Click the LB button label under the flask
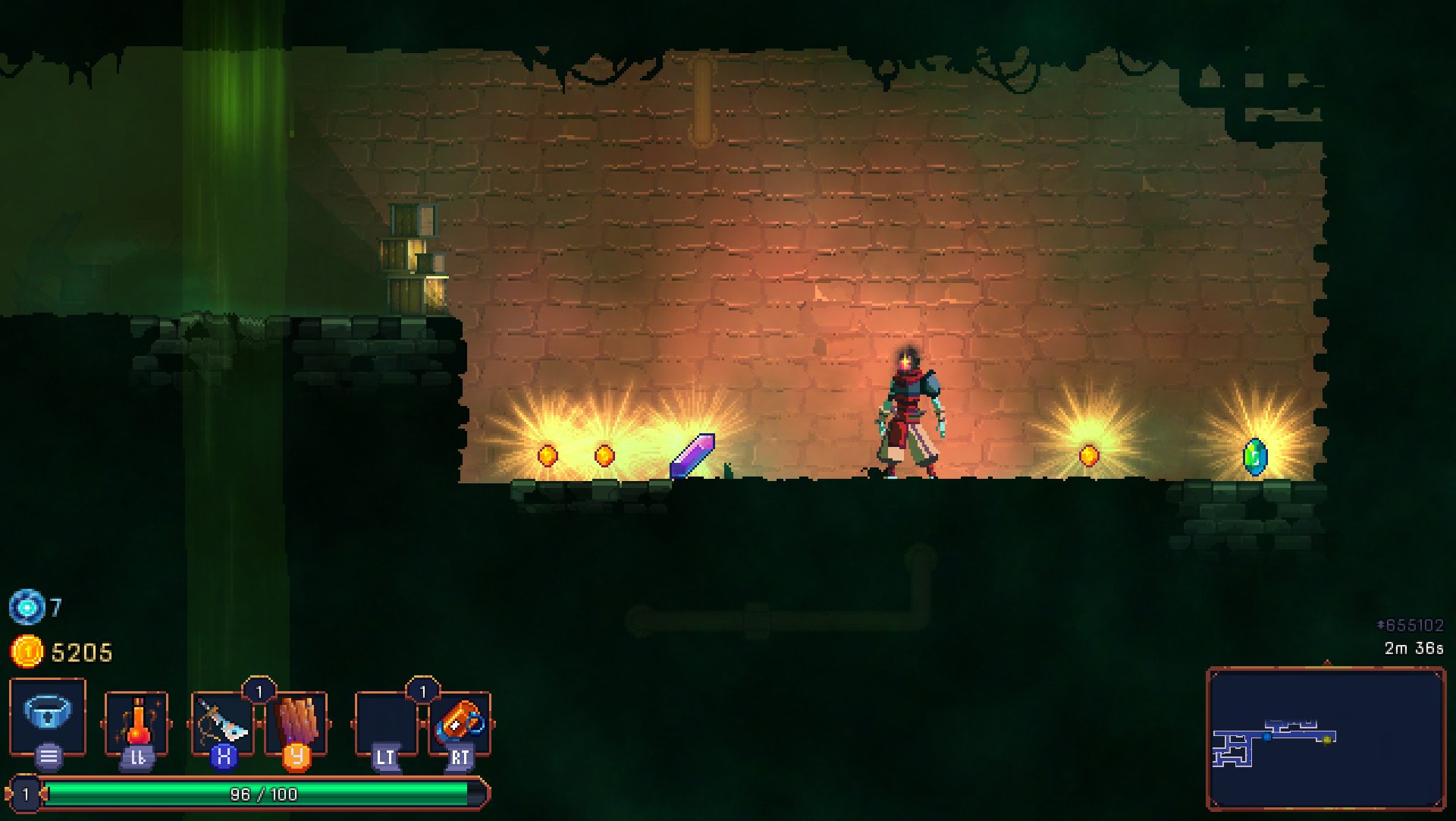Image resolution: width=1456 pixels, height=821 pixels. (x=138, y=757)
